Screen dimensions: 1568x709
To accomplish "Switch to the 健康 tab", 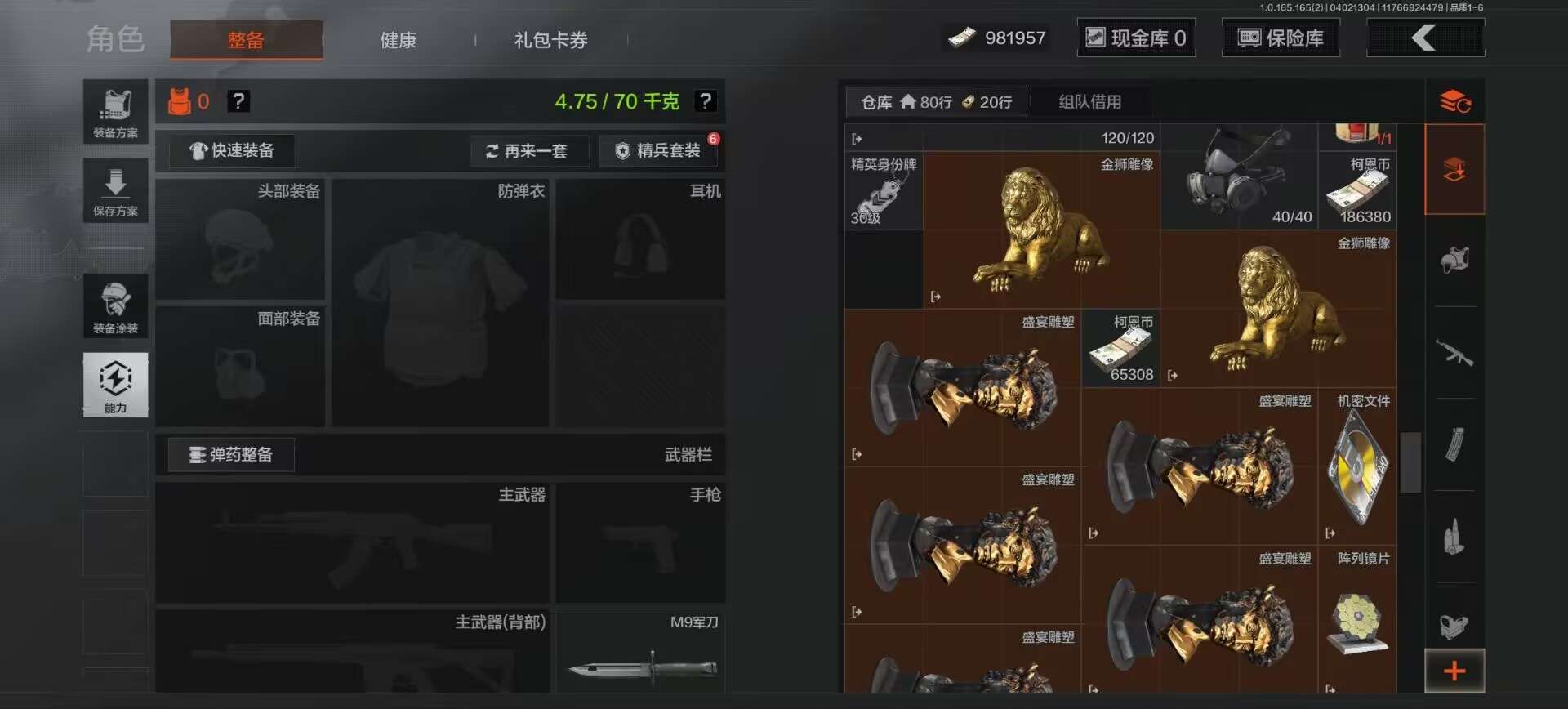I will (x=397, y=40).
